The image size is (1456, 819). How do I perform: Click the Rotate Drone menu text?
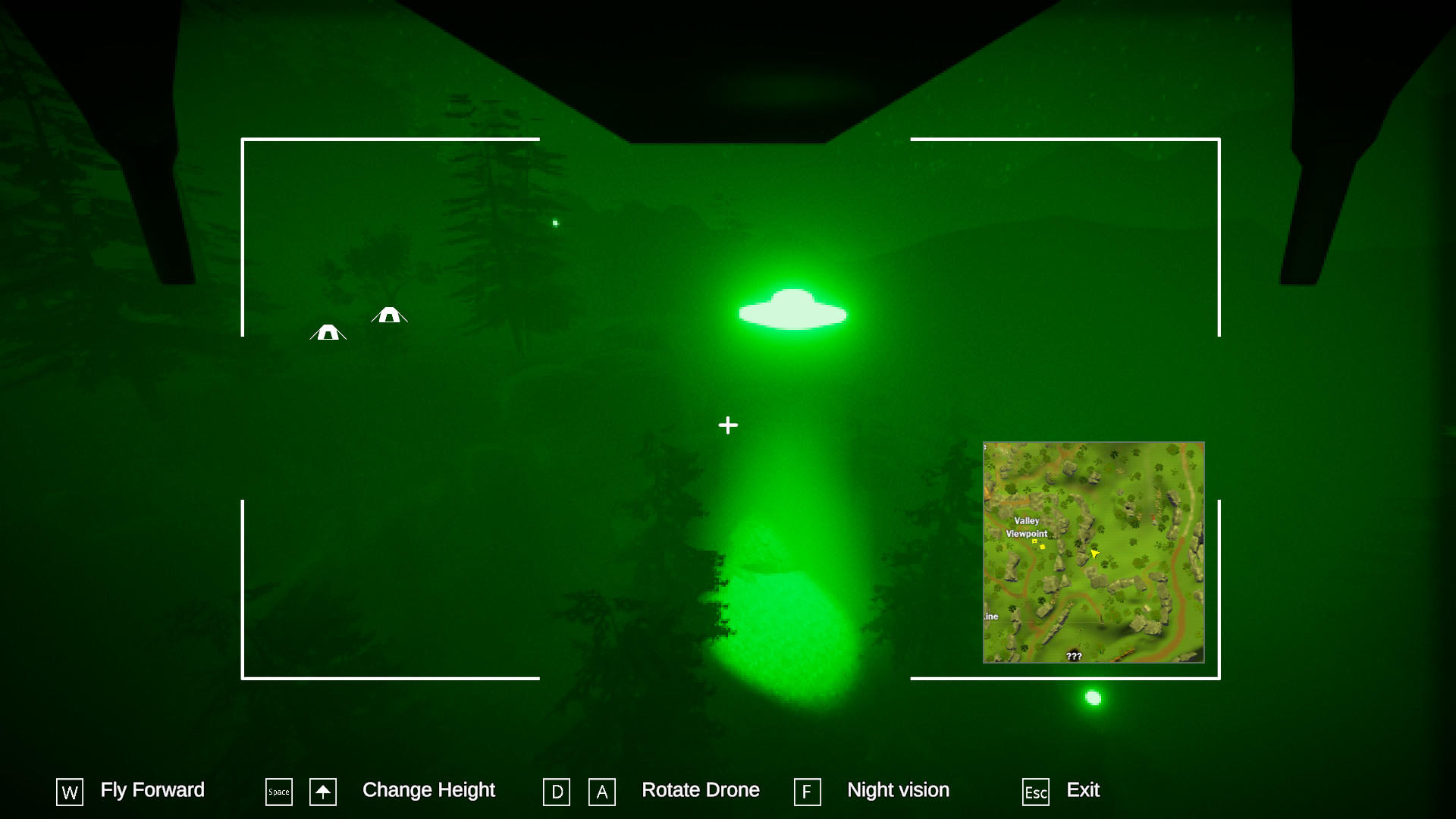click(x=701, y=789)
